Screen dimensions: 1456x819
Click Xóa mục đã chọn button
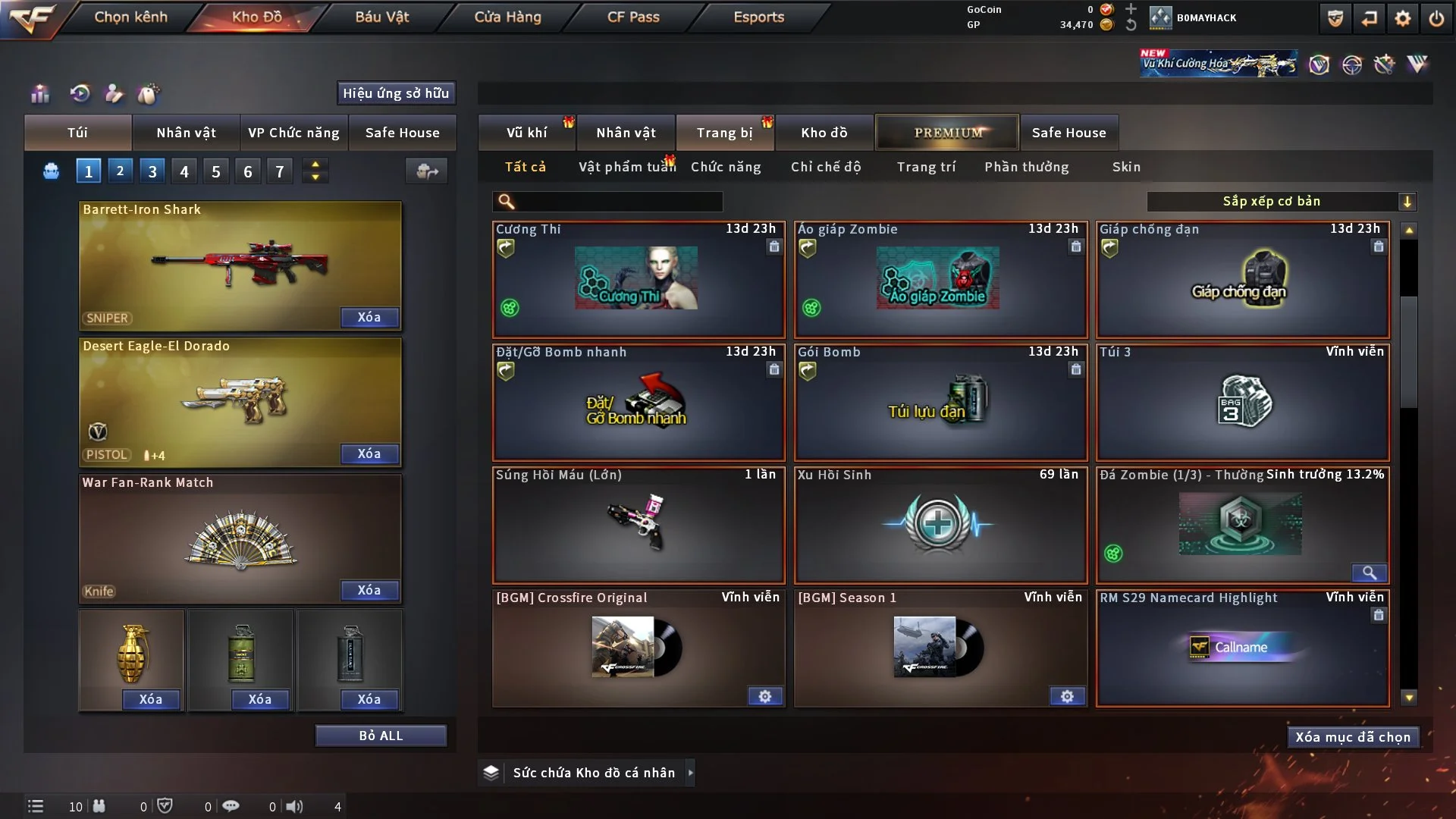pyautogui.click(x=1353, y=737)
